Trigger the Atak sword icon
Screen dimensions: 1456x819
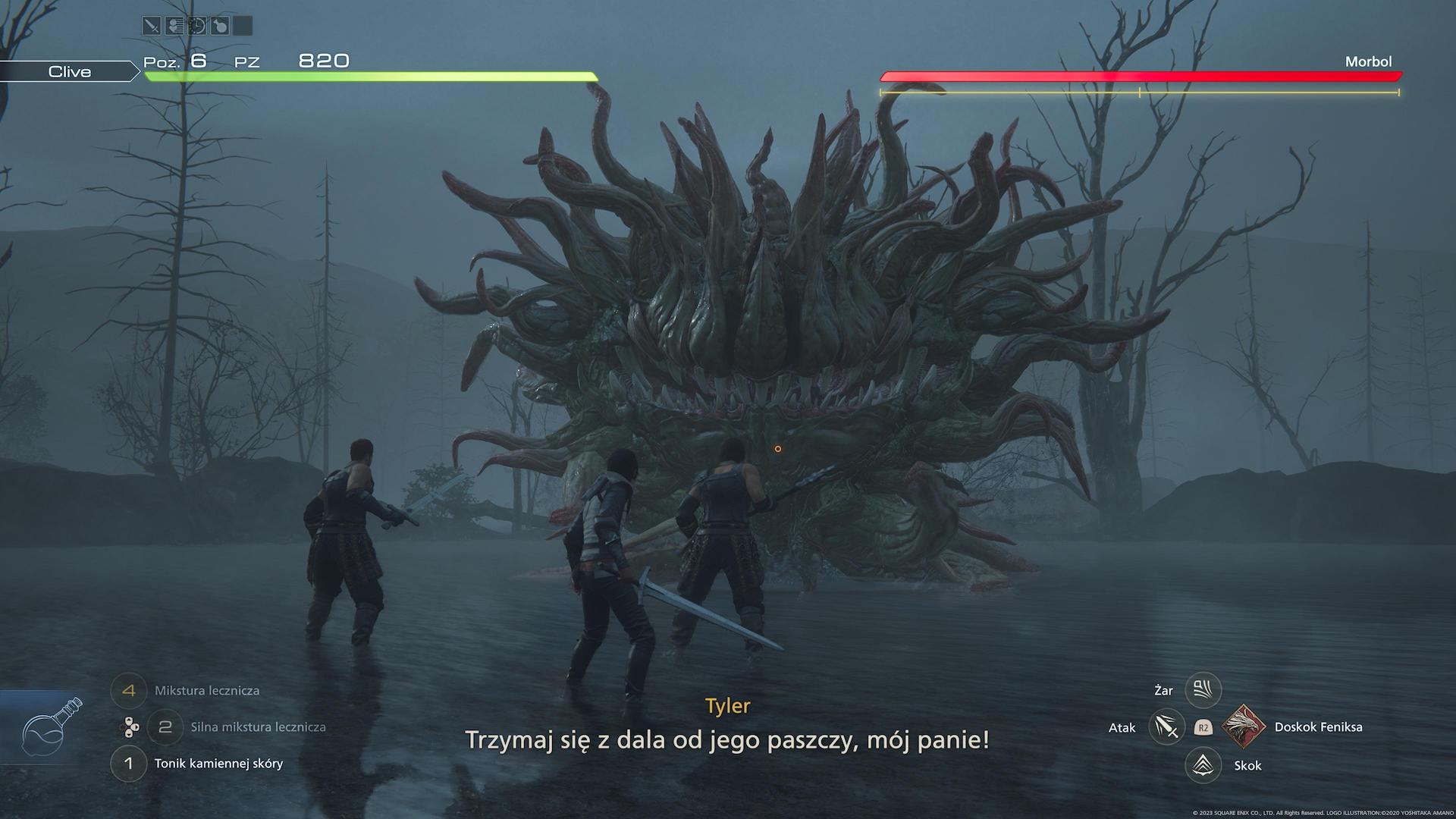1167,727
